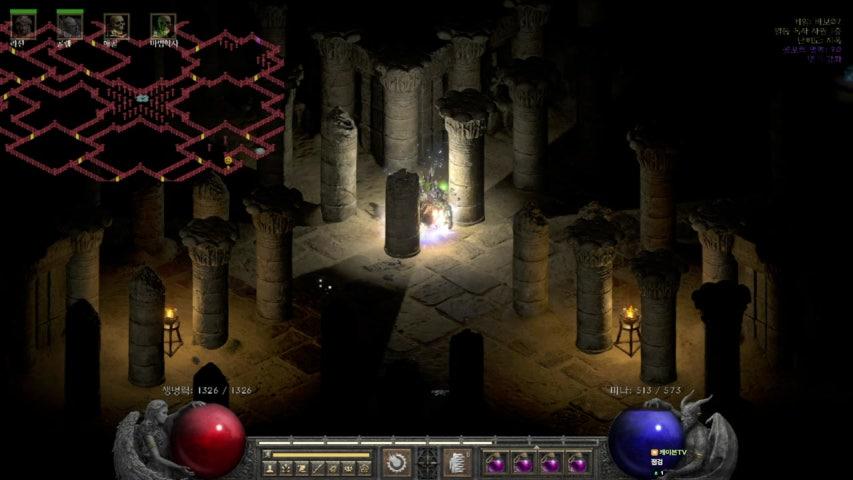Select the mercenary portrait
Image resolution: width=853 pixels, height=480 pixels.
(x=22, y=25)
